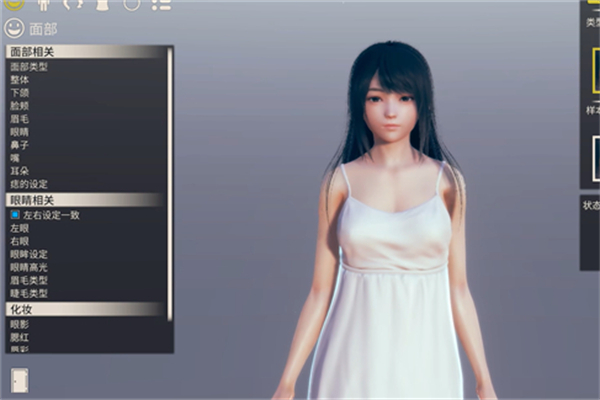This screenshot has height=400, width=600.
Task: Choose the 鼻子 (nose) entry
Action: click(x=20, y=145)
